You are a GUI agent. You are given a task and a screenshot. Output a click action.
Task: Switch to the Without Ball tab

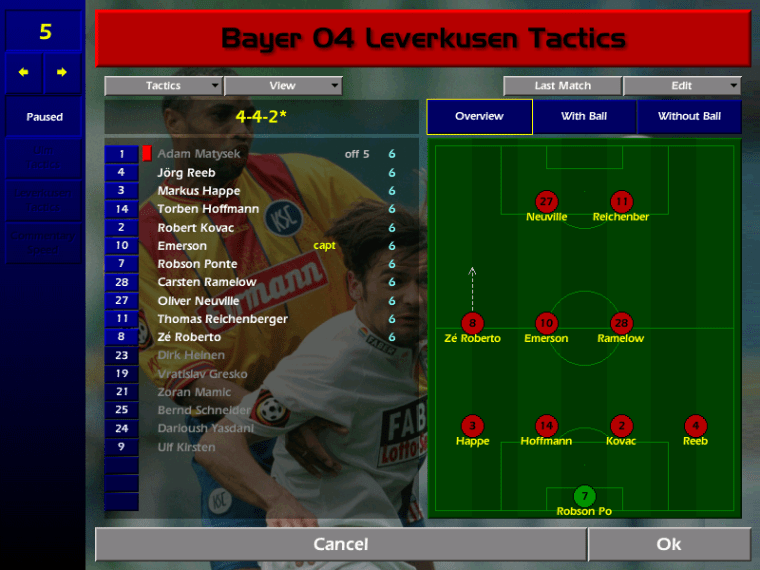pos(689,117)
